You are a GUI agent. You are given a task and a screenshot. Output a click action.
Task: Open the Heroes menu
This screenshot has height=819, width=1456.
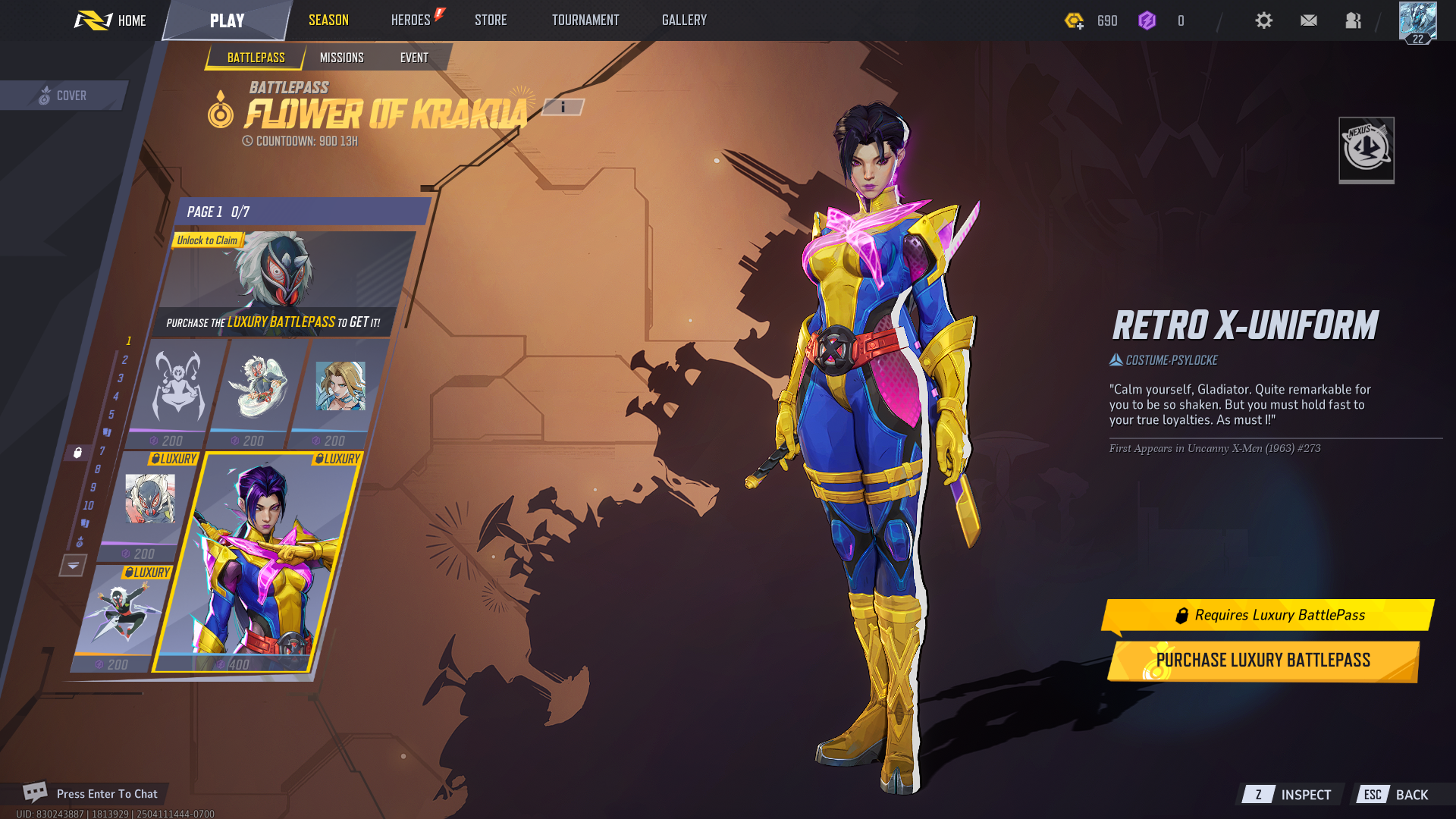point(411,20)
